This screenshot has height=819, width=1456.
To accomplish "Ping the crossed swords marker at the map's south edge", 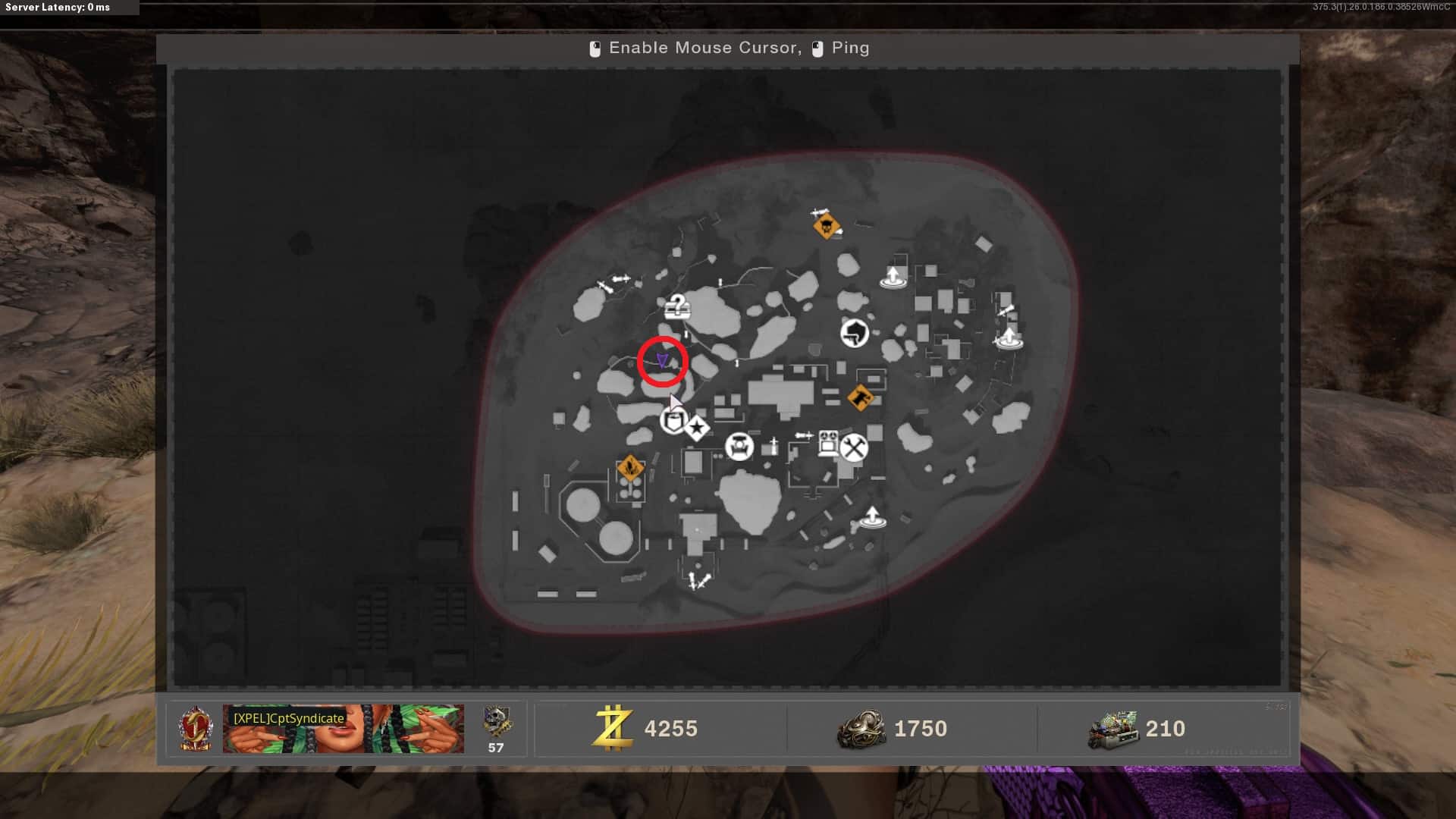I will pos(698,582).
